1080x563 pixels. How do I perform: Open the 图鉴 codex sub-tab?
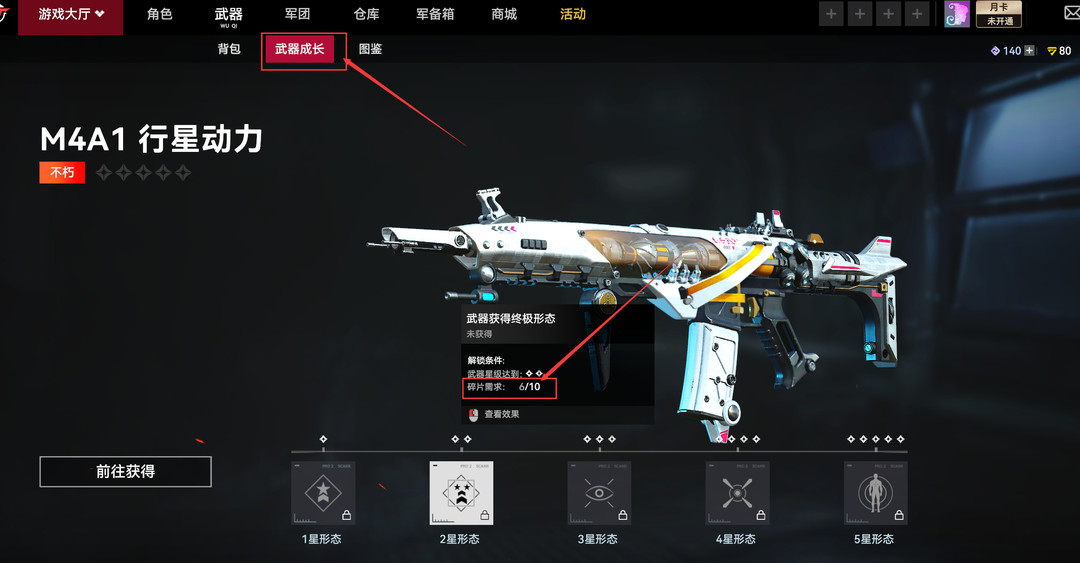[x=370, y=49]
